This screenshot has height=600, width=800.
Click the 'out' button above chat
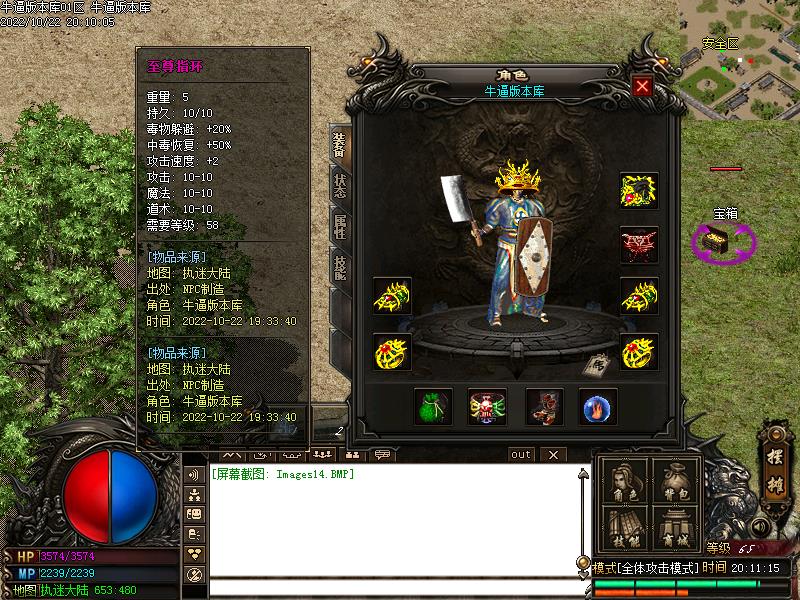(521, 454)
